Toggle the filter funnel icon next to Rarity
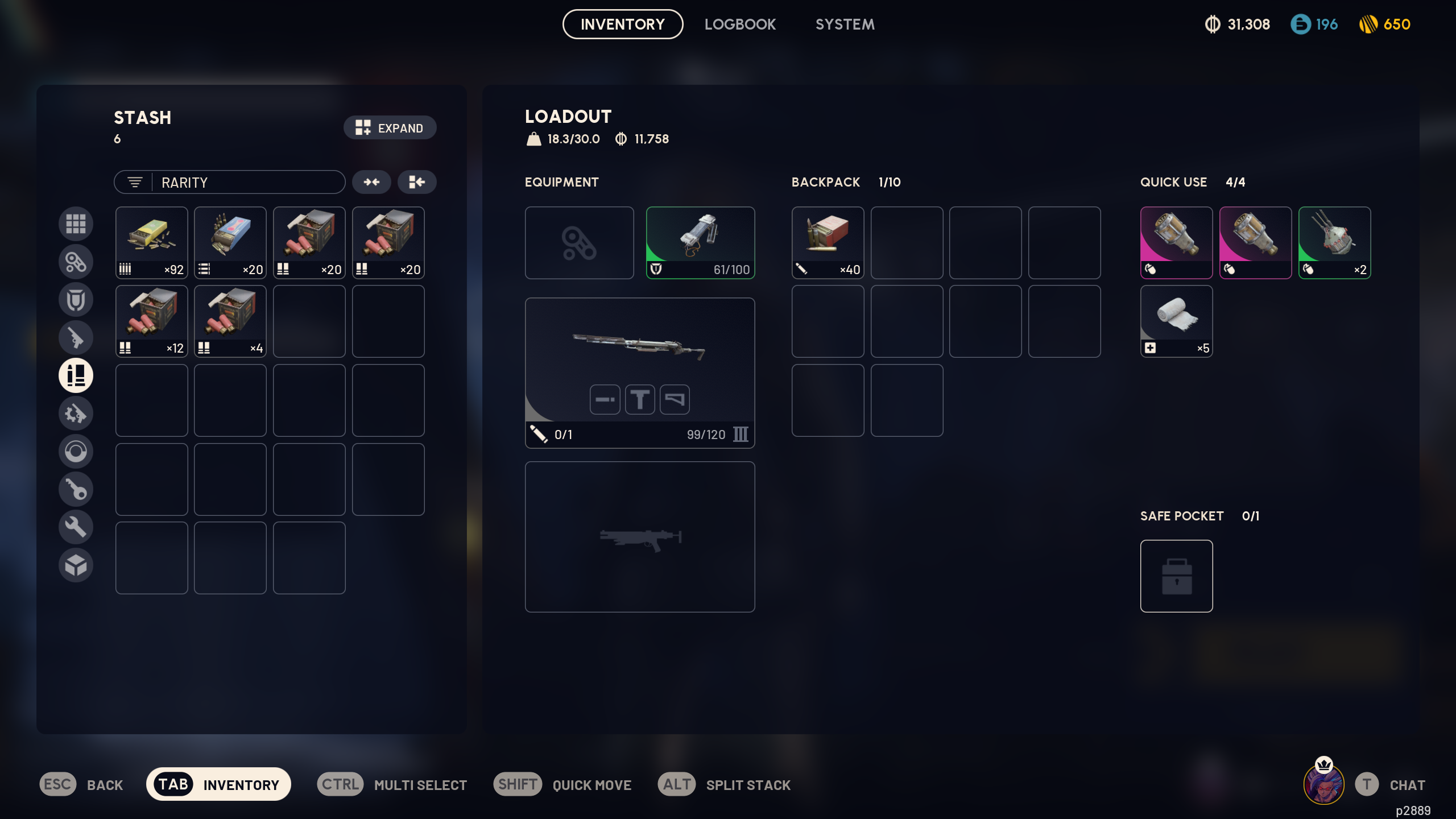The width and height of the screenshot is (1456, 819). [x=135, y=181]
